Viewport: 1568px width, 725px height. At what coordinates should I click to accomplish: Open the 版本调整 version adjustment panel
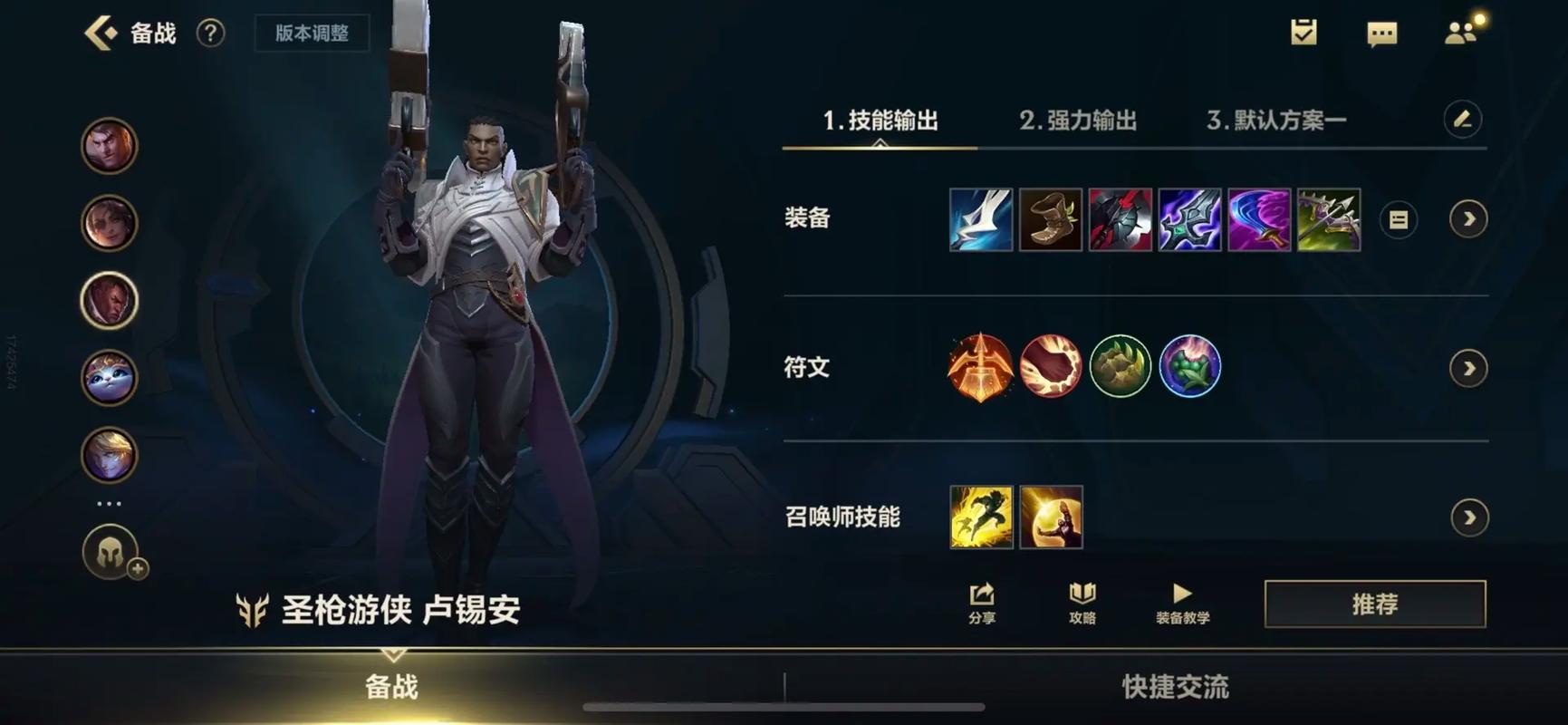click(x=312, y=33)
